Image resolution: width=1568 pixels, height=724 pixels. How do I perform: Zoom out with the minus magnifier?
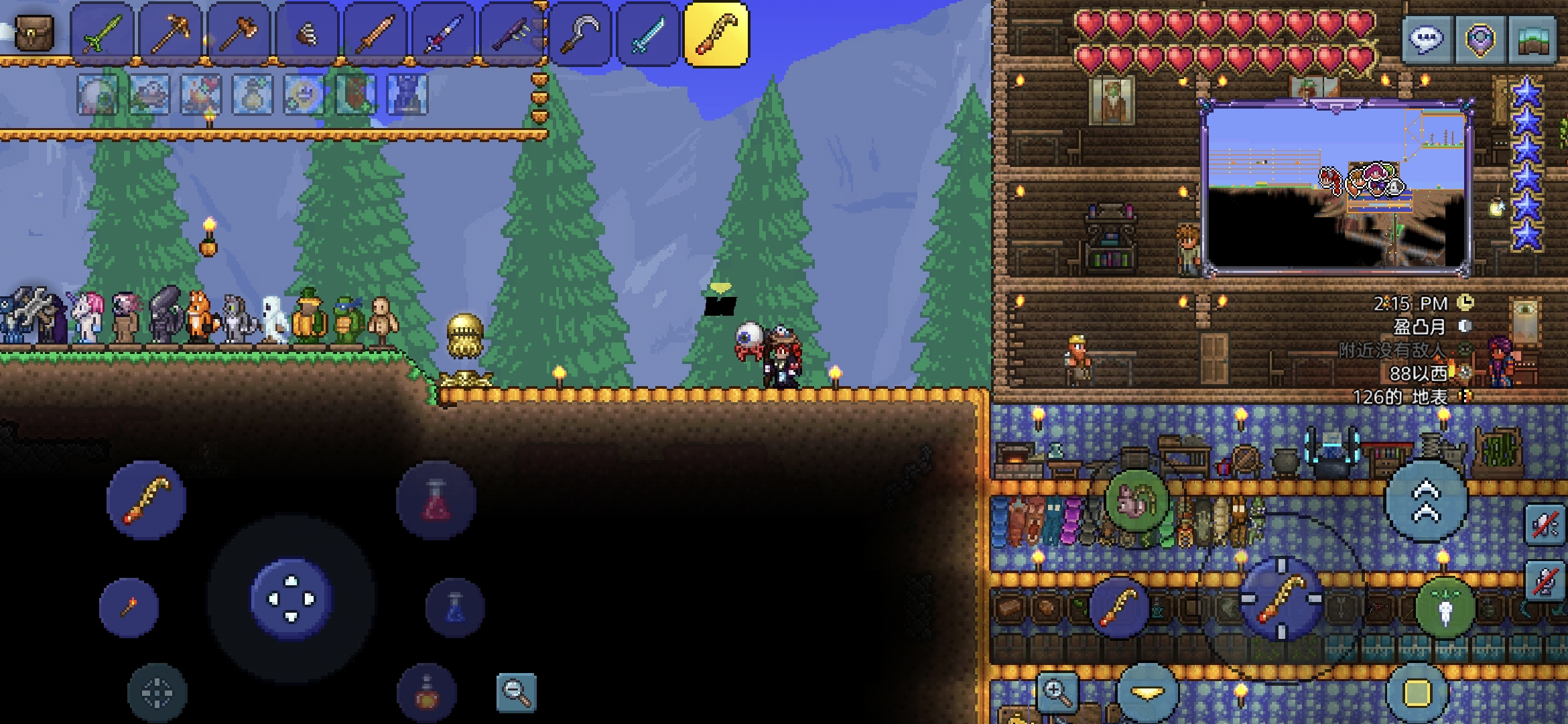click(517, 692)
